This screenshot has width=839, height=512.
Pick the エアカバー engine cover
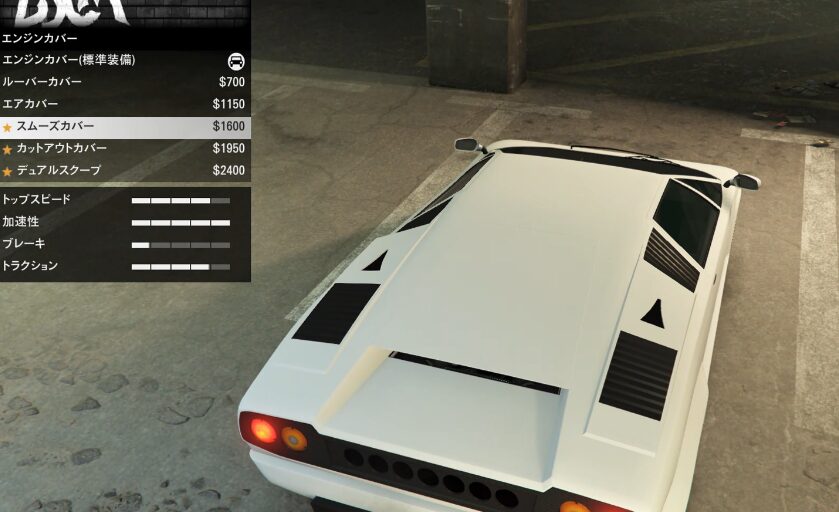coord(124,104)
